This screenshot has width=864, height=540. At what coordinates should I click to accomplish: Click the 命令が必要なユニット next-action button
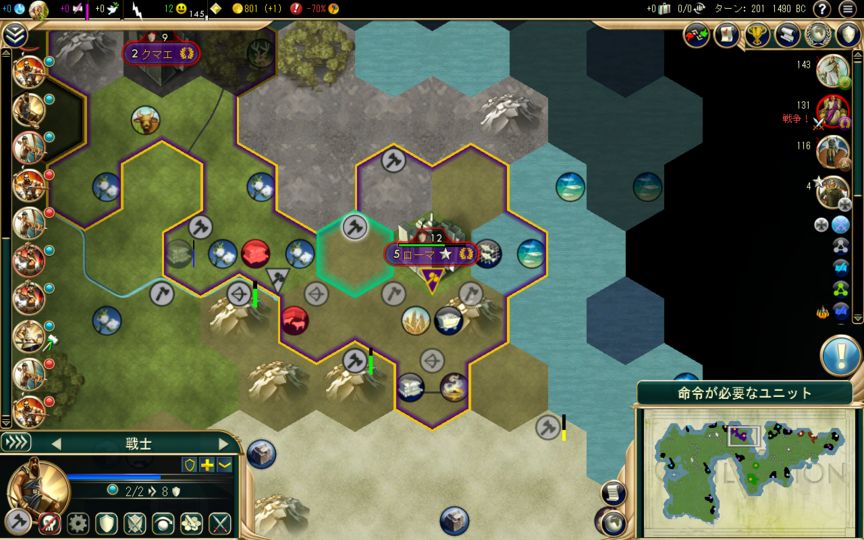[745, 393]
